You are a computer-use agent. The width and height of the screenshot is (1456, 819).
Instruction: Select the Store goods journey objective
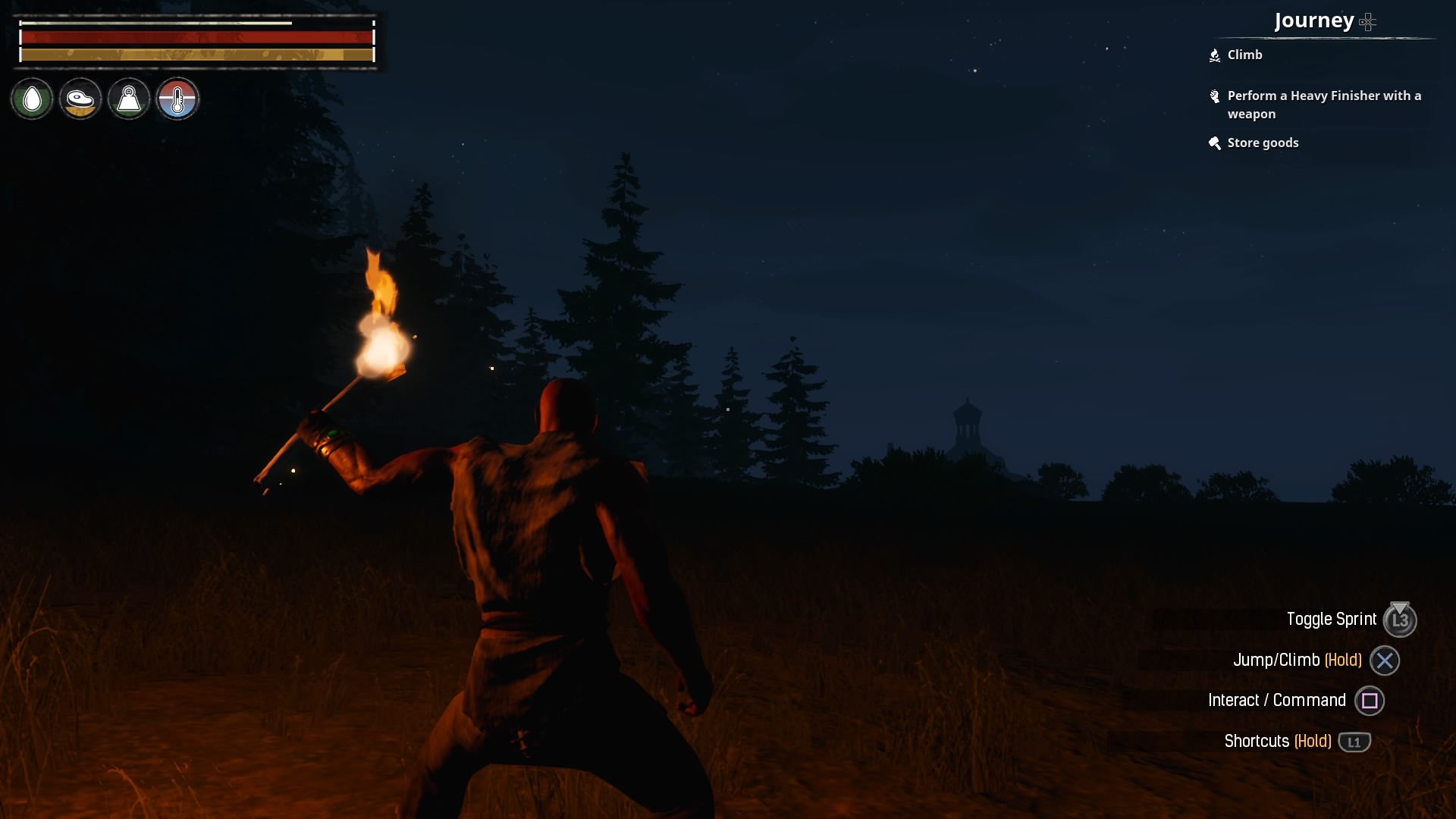[x=1263, y=143]
